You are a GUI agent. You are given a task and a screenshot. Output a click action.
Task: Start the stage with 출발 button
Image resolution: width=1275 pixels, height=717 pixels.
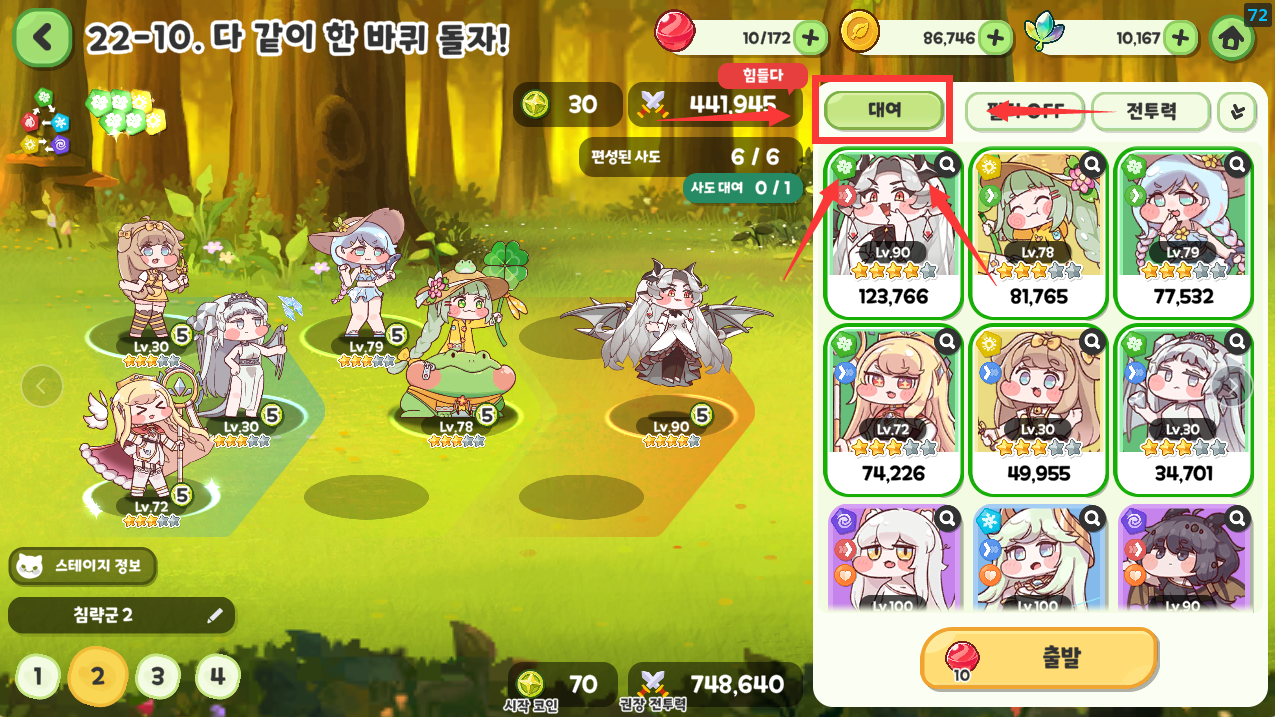coord(1039,658)
